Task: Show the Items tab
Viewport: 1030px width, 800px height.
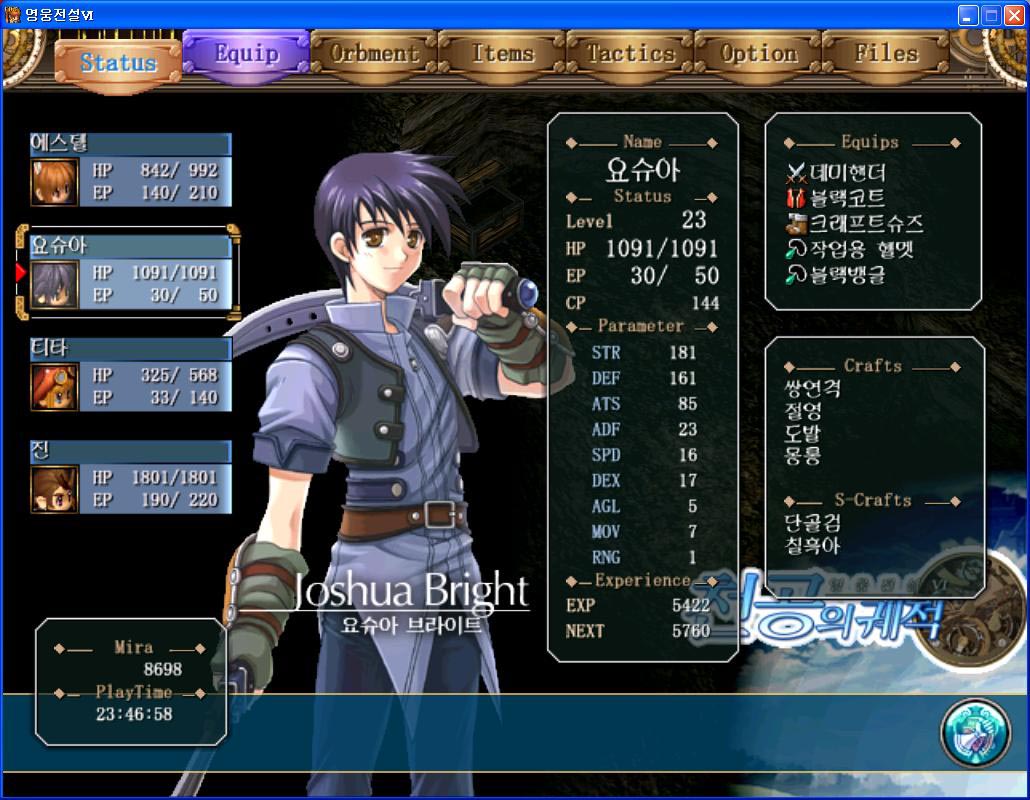Action: coord(502,53)
